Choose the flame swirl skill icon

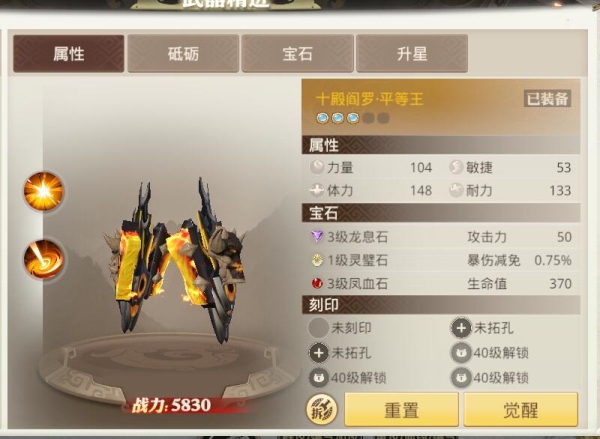[44, 259]
